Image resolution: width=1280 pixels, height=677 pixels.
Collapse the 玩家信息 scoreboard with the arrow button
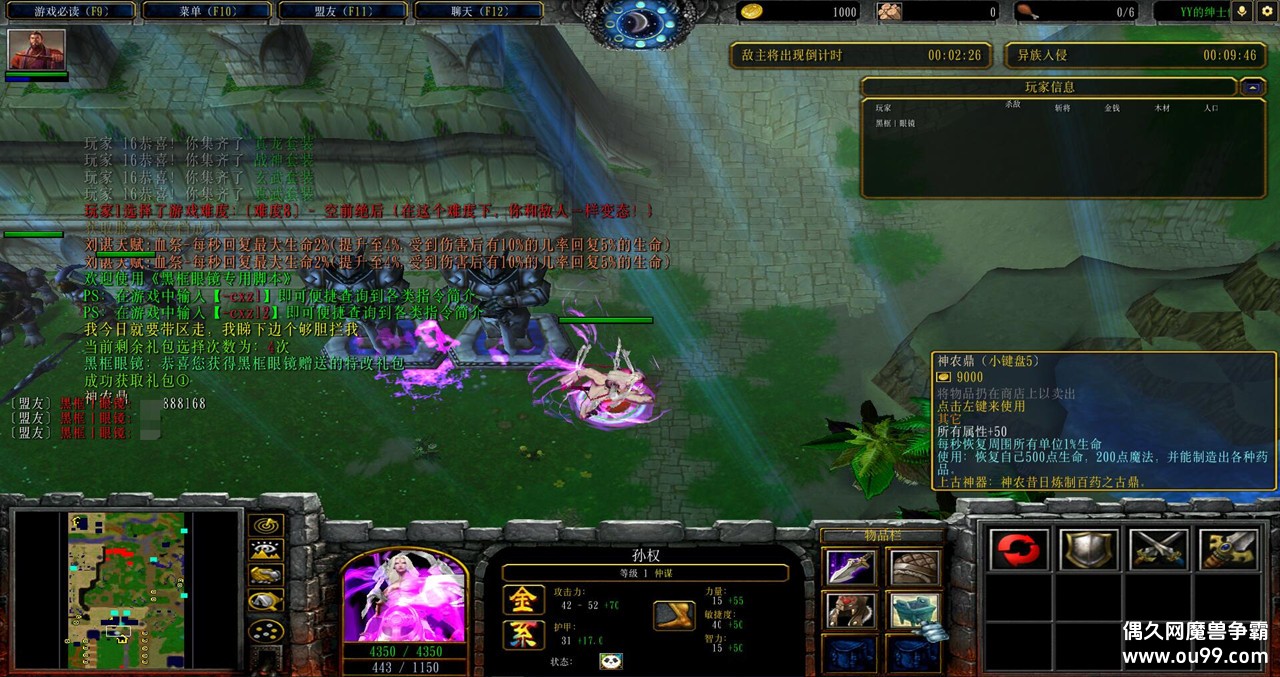1252,87
